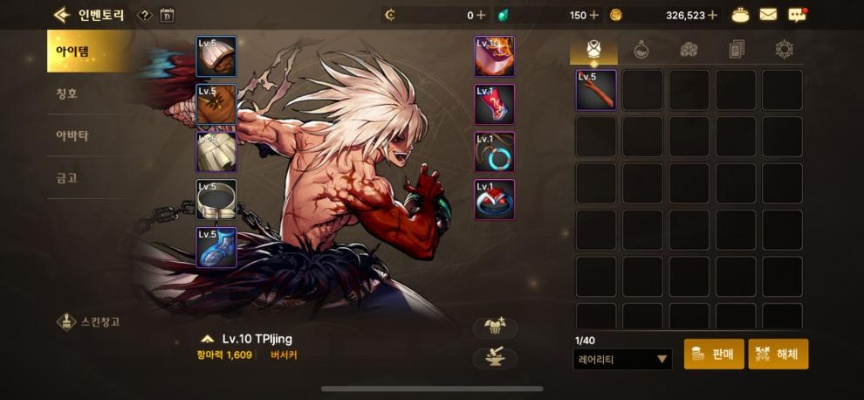
Task: Select the equipped blue boots slot
Action: pyautogui.click(x=216, y=247)
